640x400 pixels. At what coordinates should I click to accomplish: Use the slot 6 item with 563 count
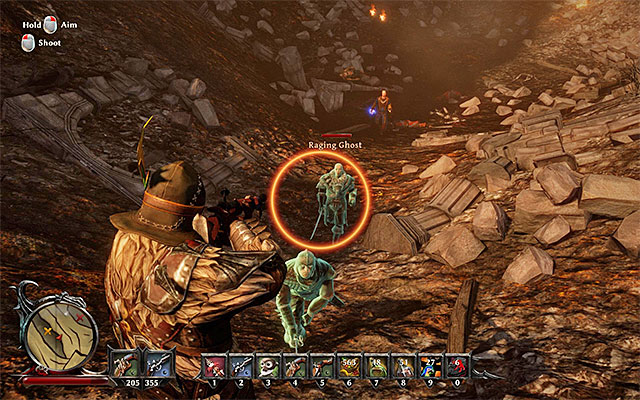pos(349,366)
